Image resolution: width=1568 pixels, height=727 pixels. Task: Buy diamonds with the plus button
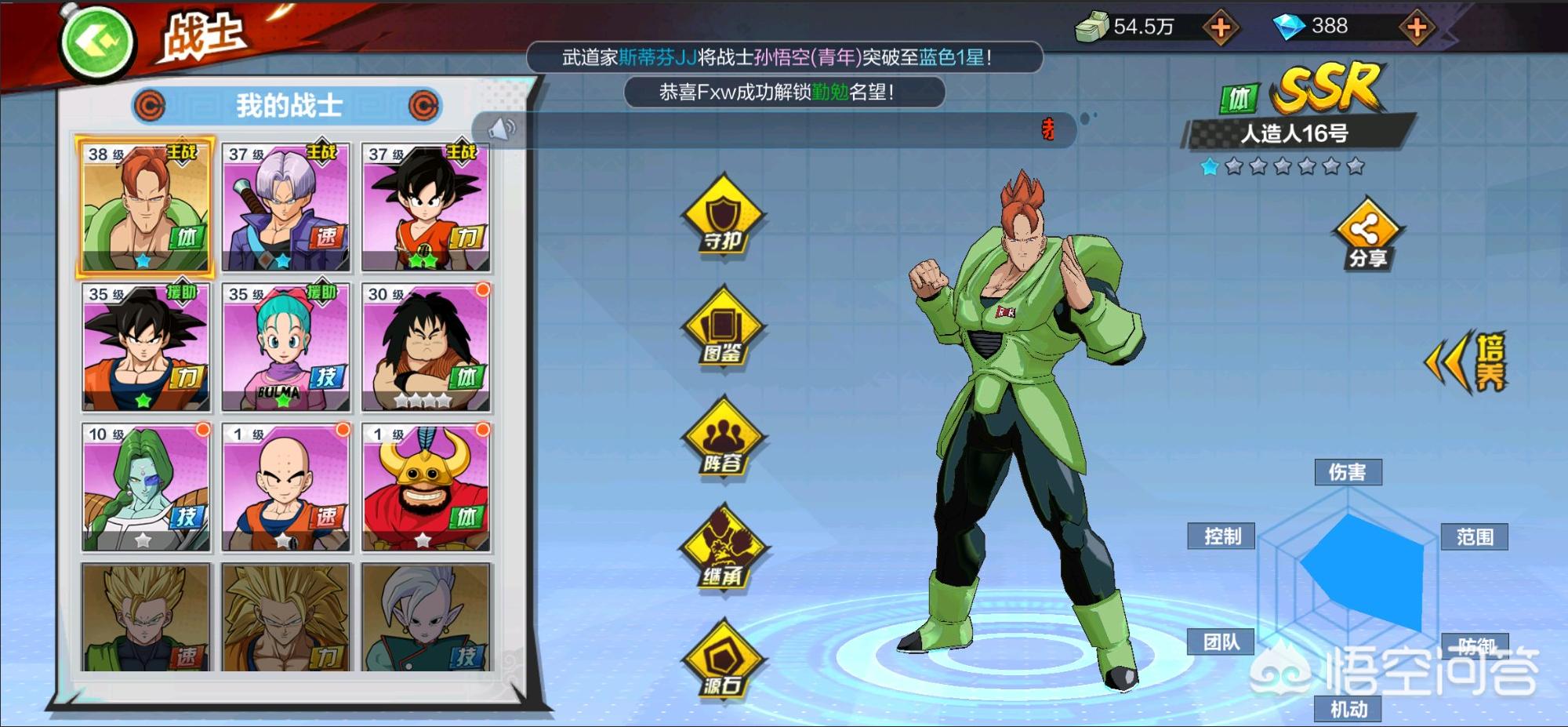coord(1416,29)
